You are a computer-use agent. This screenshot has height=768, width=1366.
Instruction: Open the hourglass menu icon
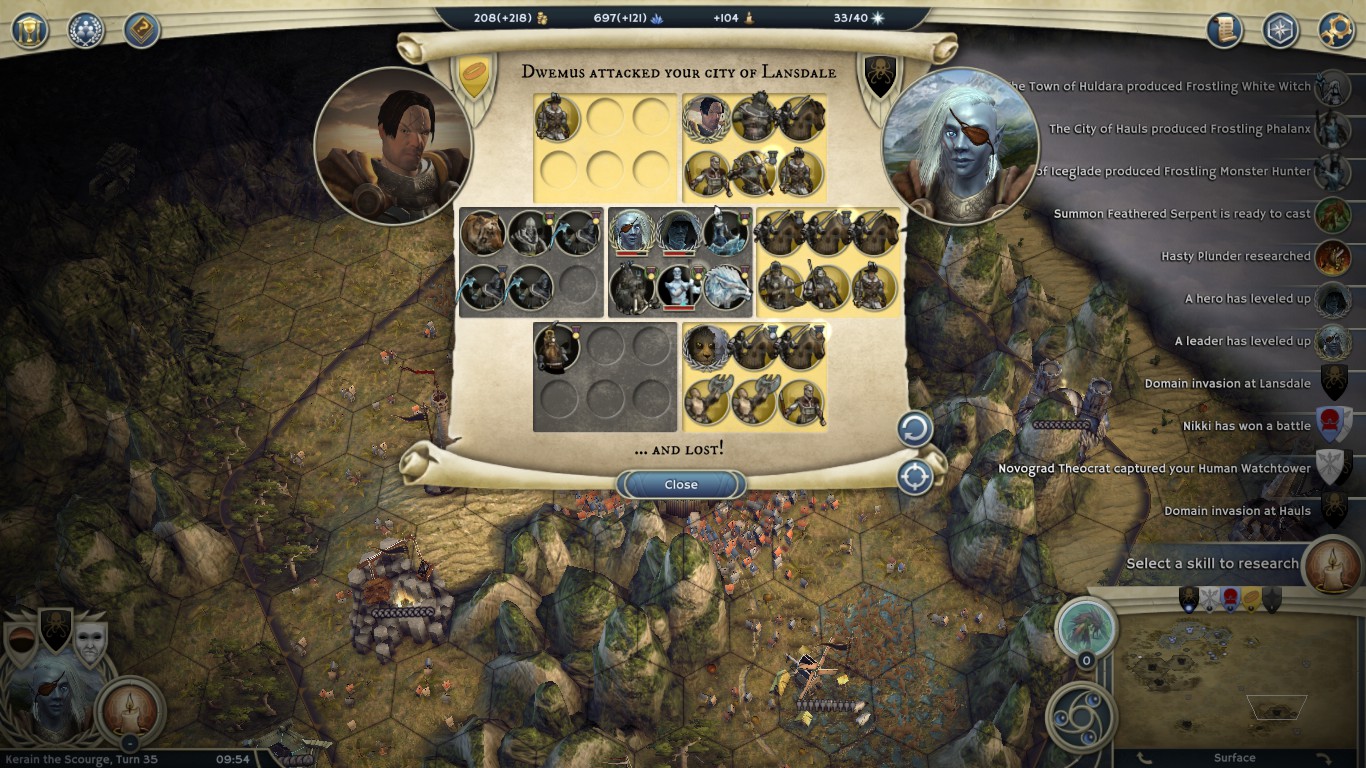(x=30, y=30)
